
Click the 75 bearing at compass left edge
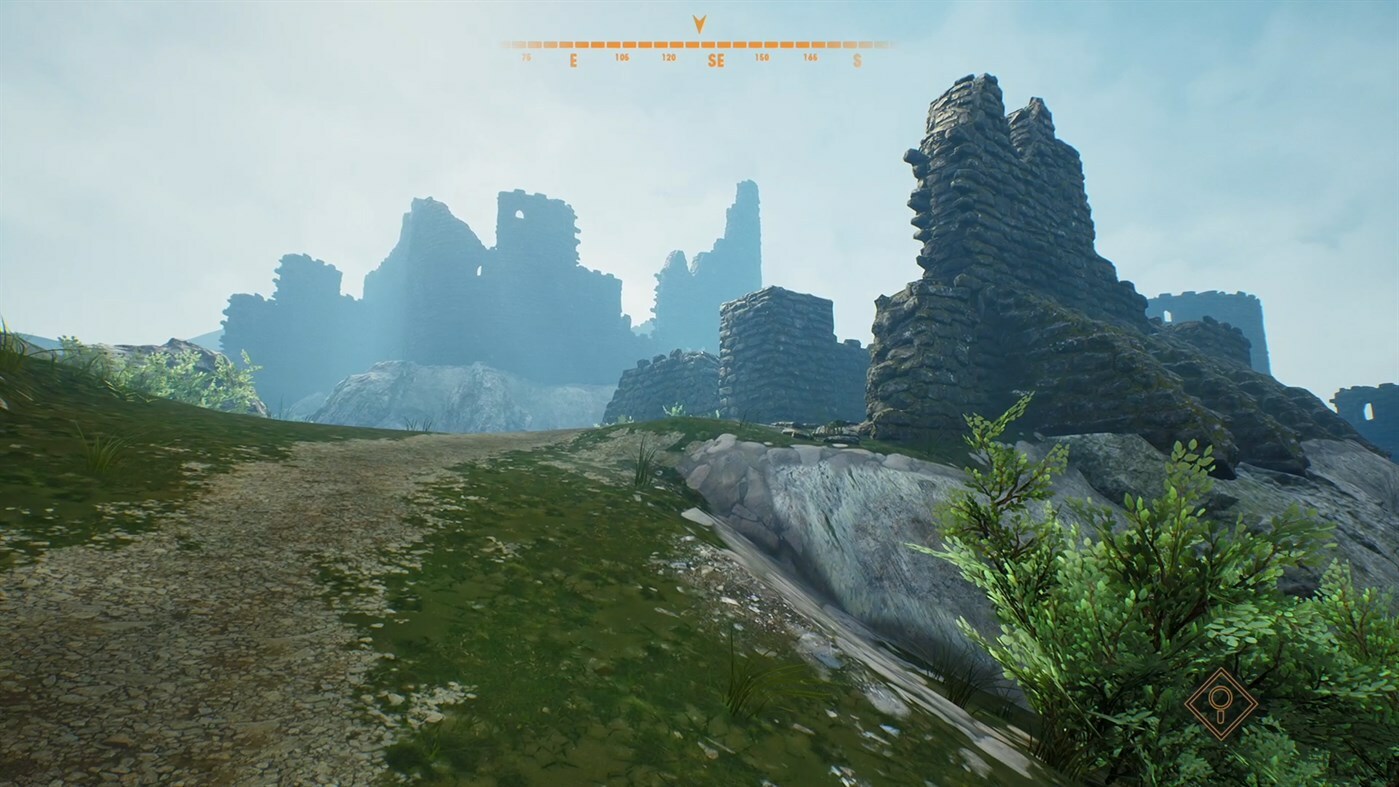(527, 57)
